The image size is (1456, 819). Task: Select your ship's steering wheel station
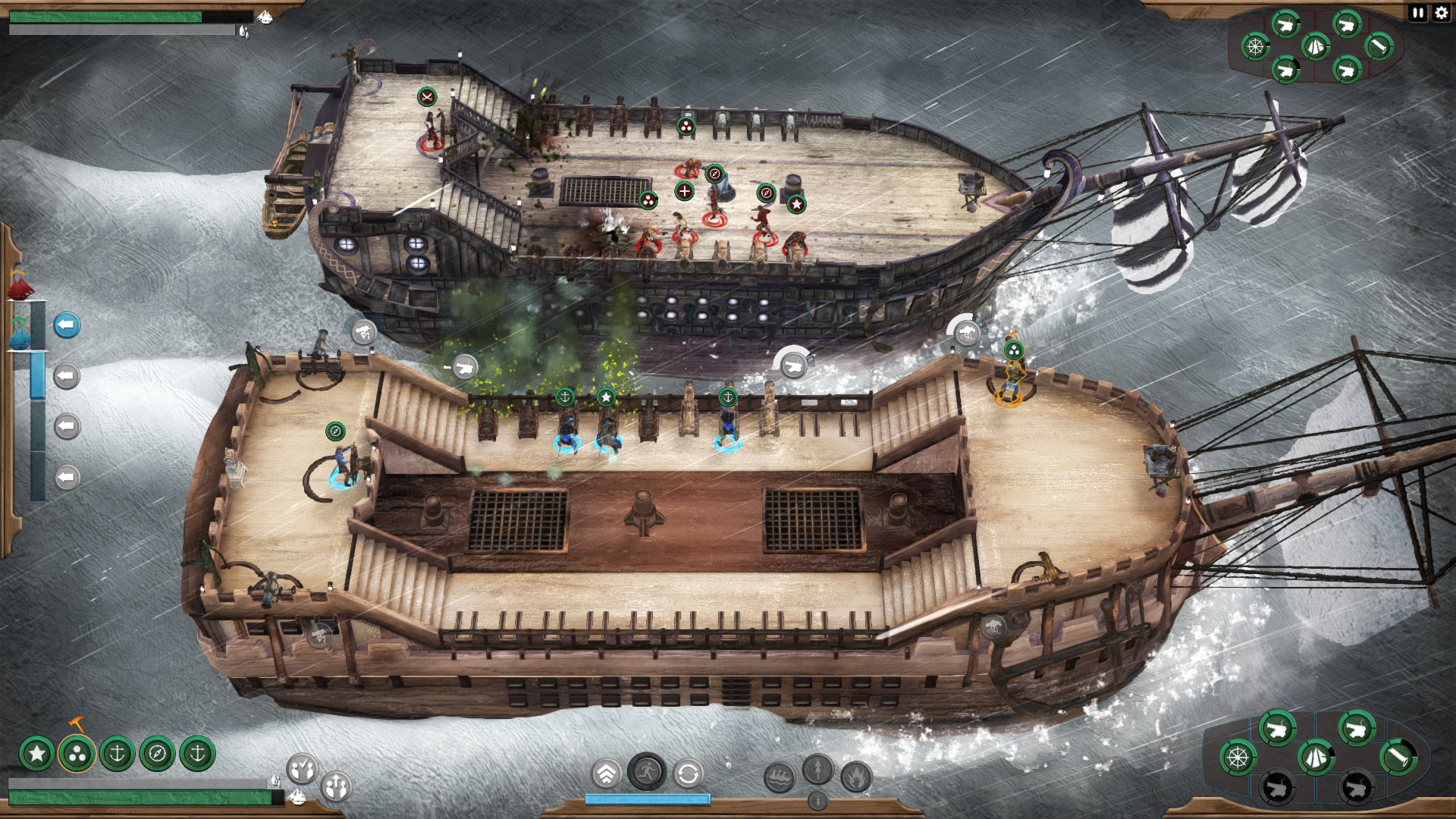[1238, 757]
